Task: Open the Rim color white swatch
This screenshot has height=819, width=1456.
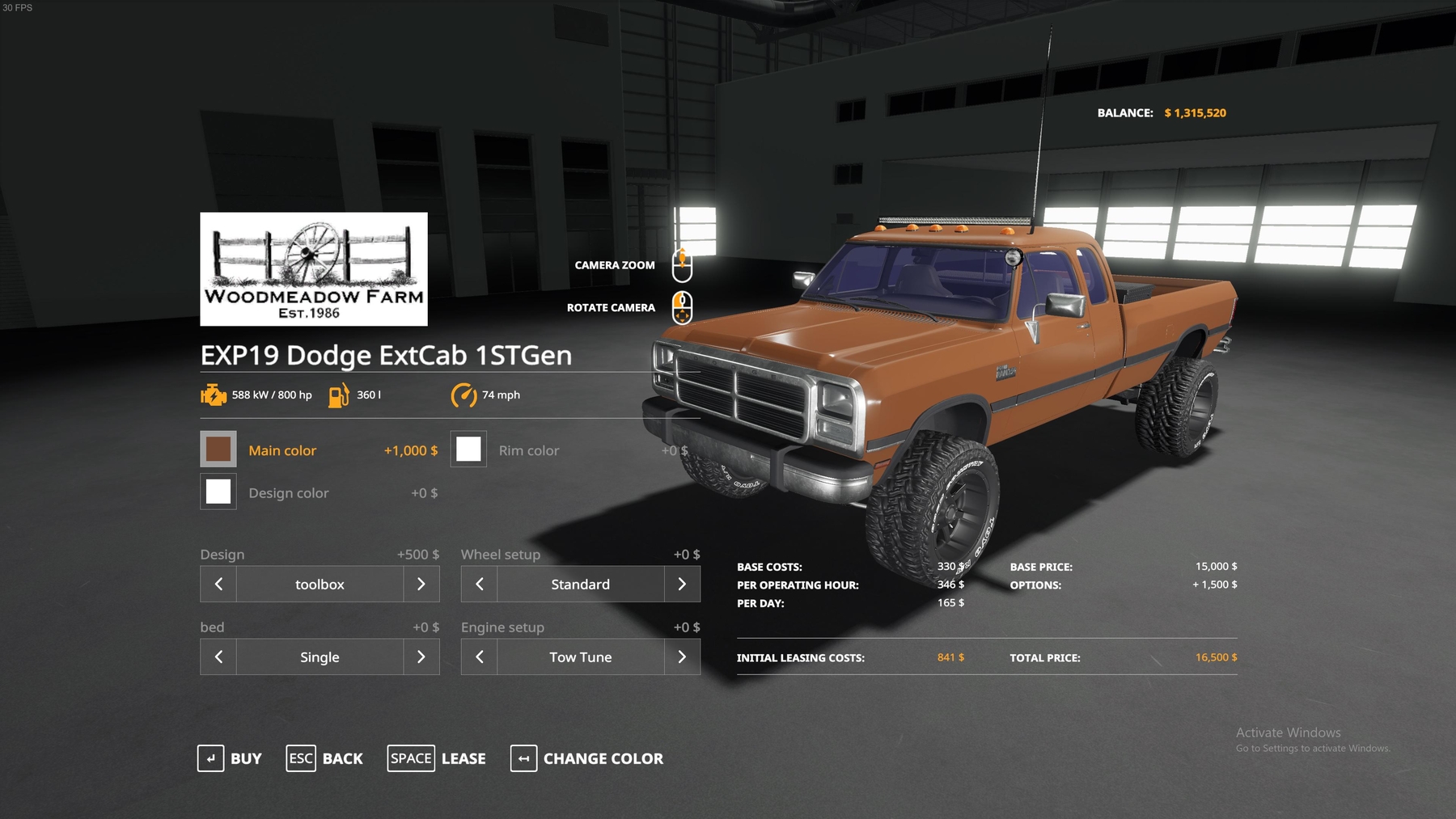Action: [x=468, y=450]
